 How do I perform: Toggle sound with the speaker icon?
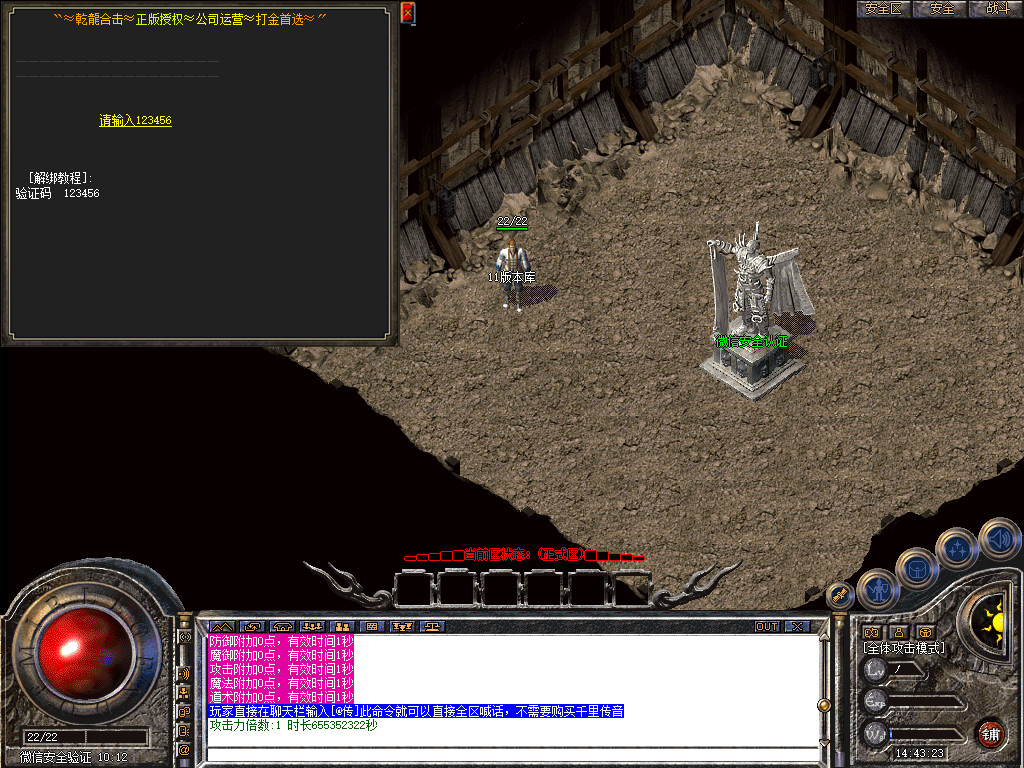(998, 537)
